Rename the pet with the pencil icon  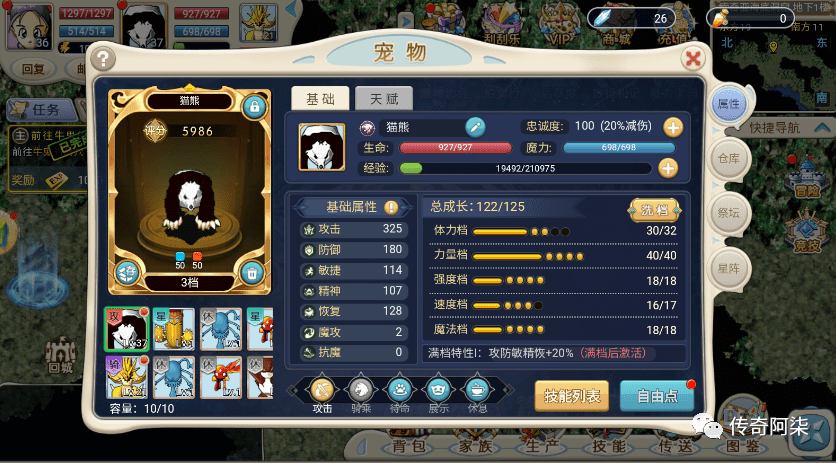[x=475, y=127]
